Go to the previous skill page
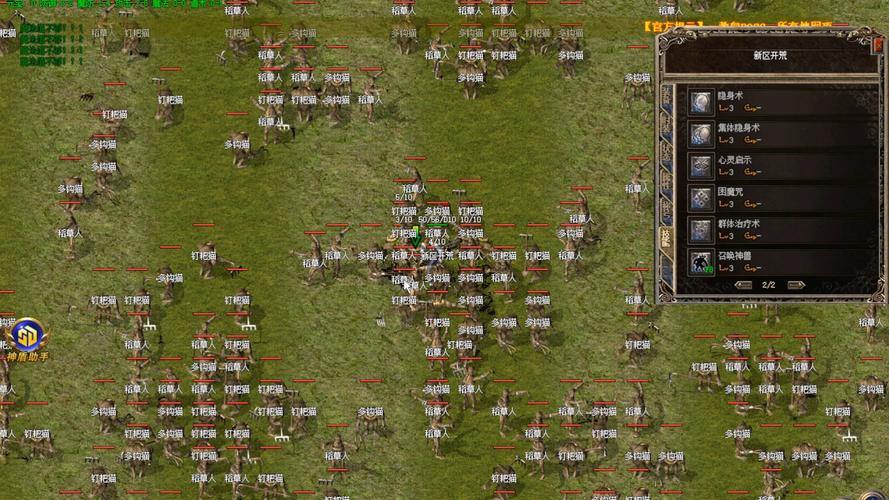Image resolution: width=889 pixels, height=500 pixels. click(744, 285)
